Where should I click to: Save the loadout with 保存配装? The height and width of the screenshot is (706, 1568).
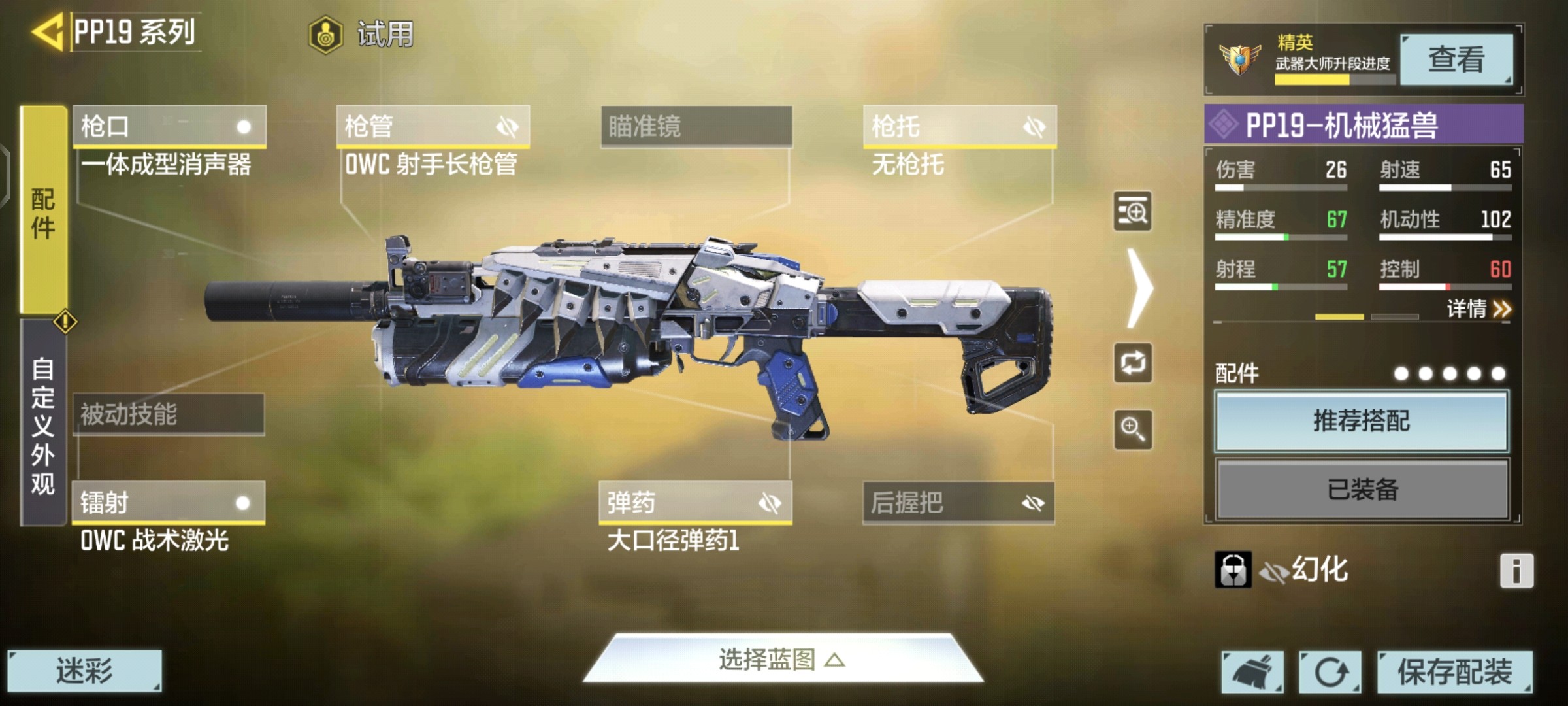[x=1454, y=672]
